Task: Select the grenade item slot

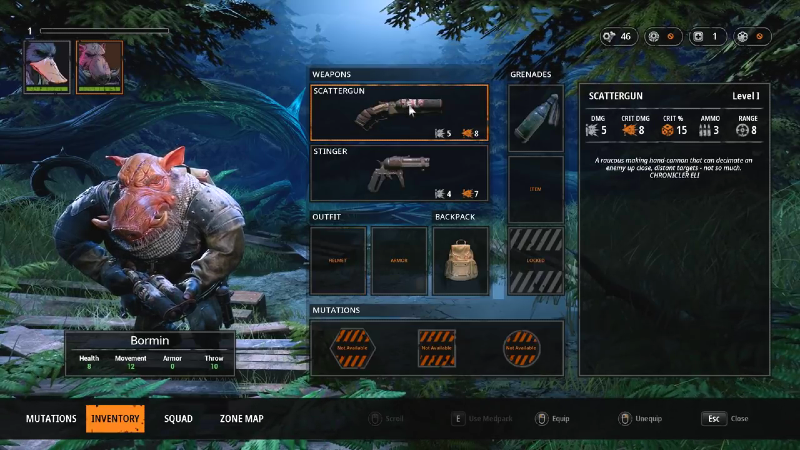Action: point(535,117)
